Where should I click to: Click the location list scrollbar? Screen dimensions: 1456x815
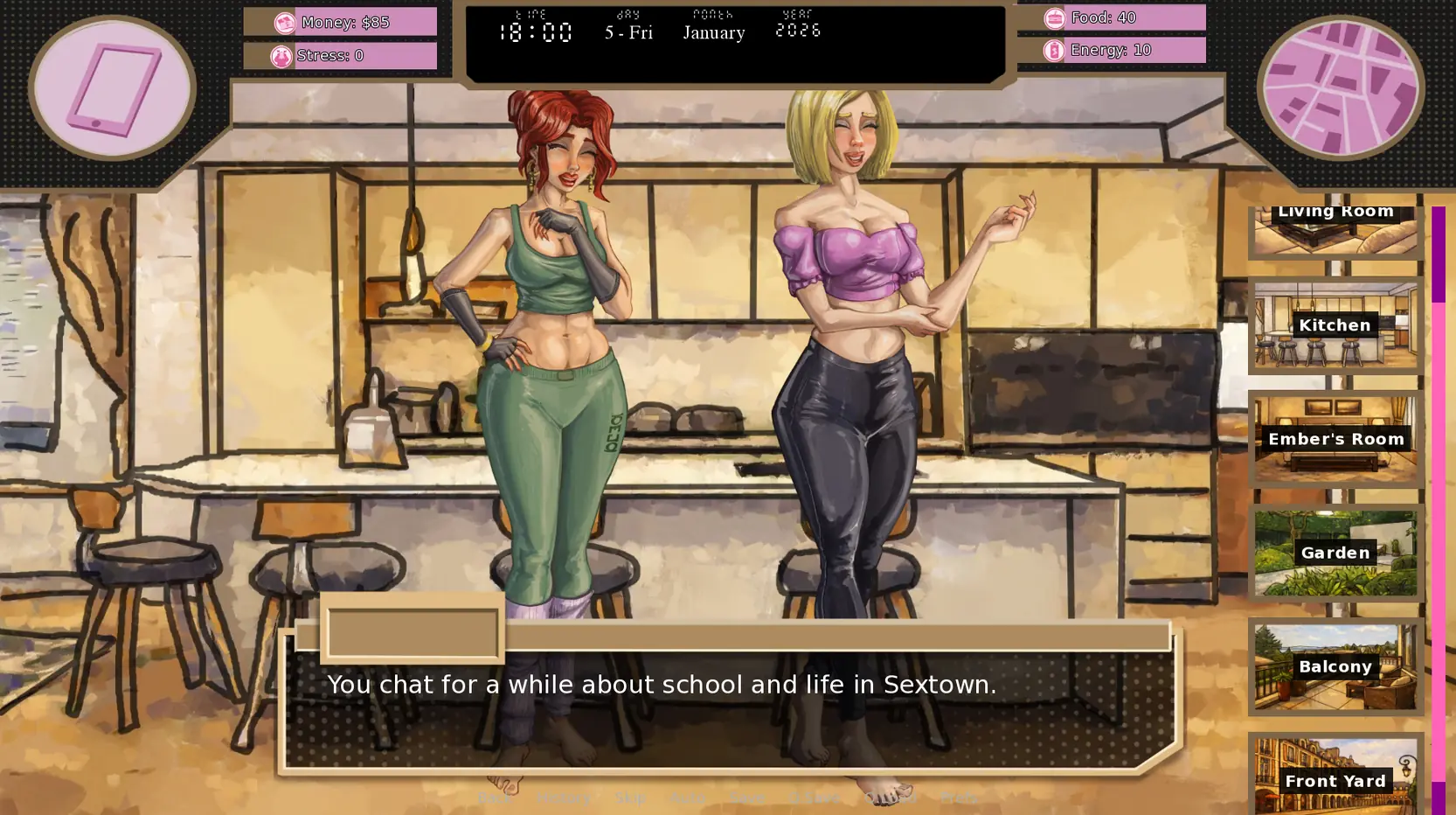click(x=1438, y=507)
